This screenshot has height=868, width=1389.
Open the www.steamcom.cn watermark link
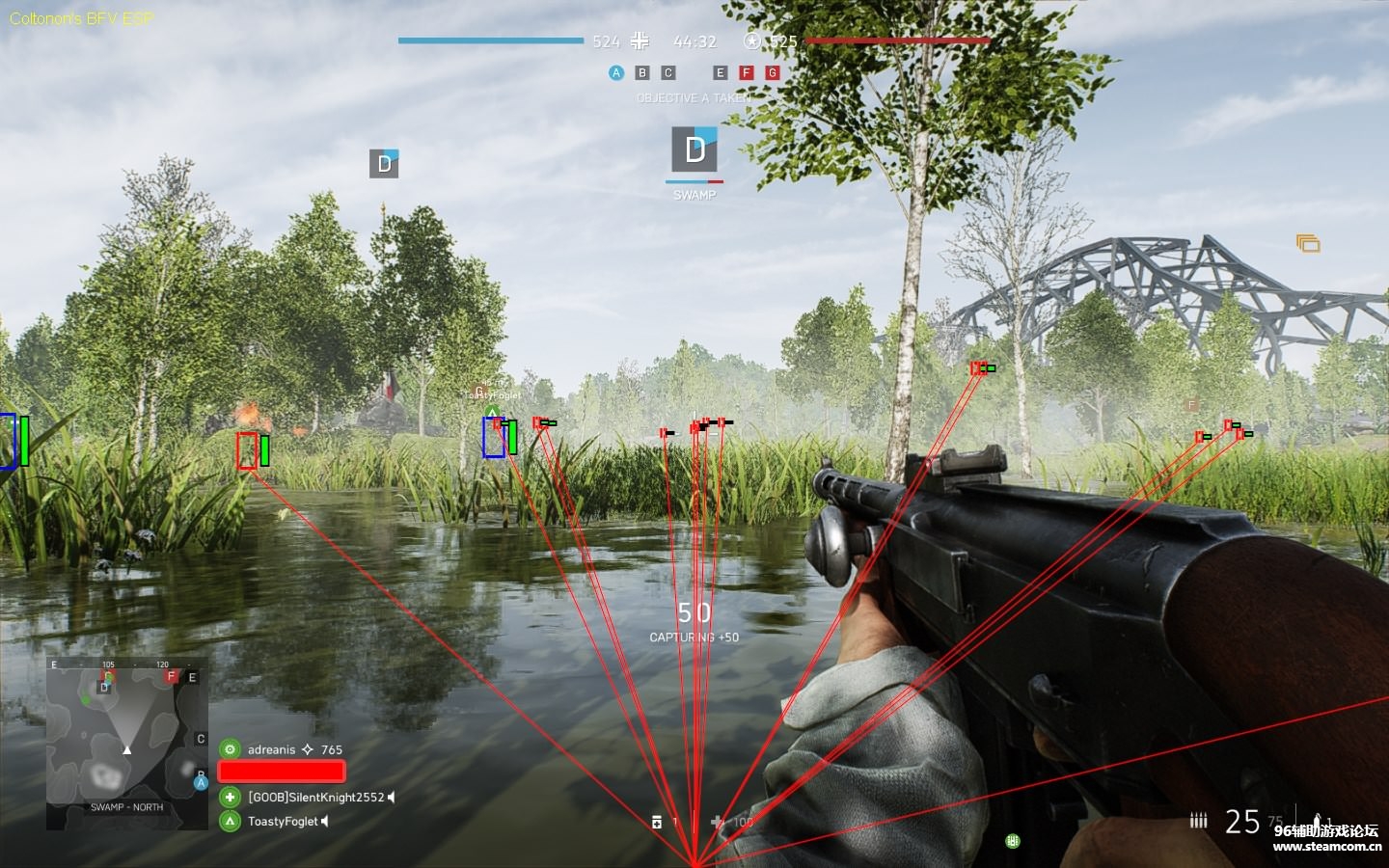click(1326, 847)
